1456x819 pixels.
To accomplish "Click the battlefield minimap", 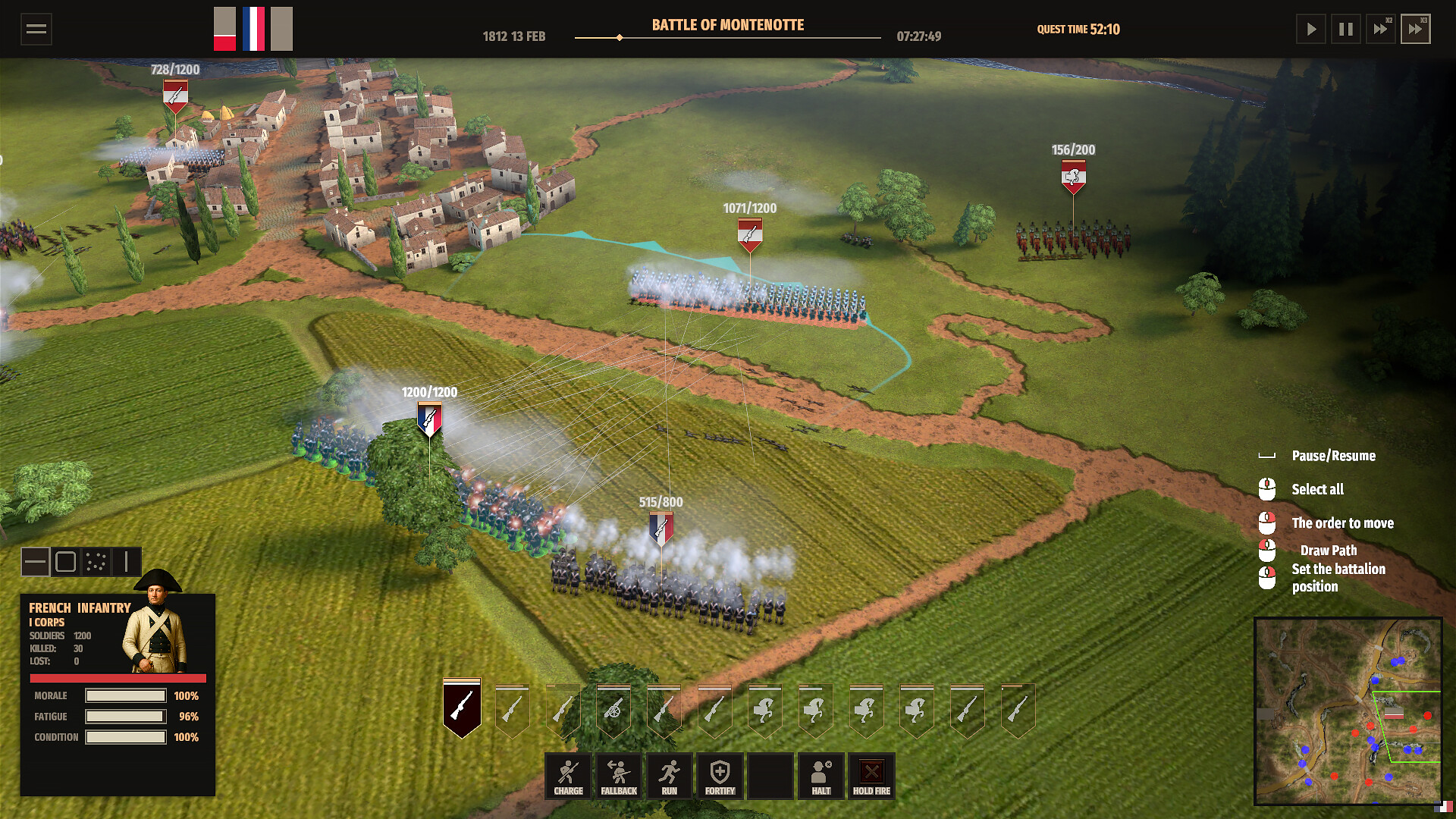I will pyautogui.click(x=1348, y=711).
